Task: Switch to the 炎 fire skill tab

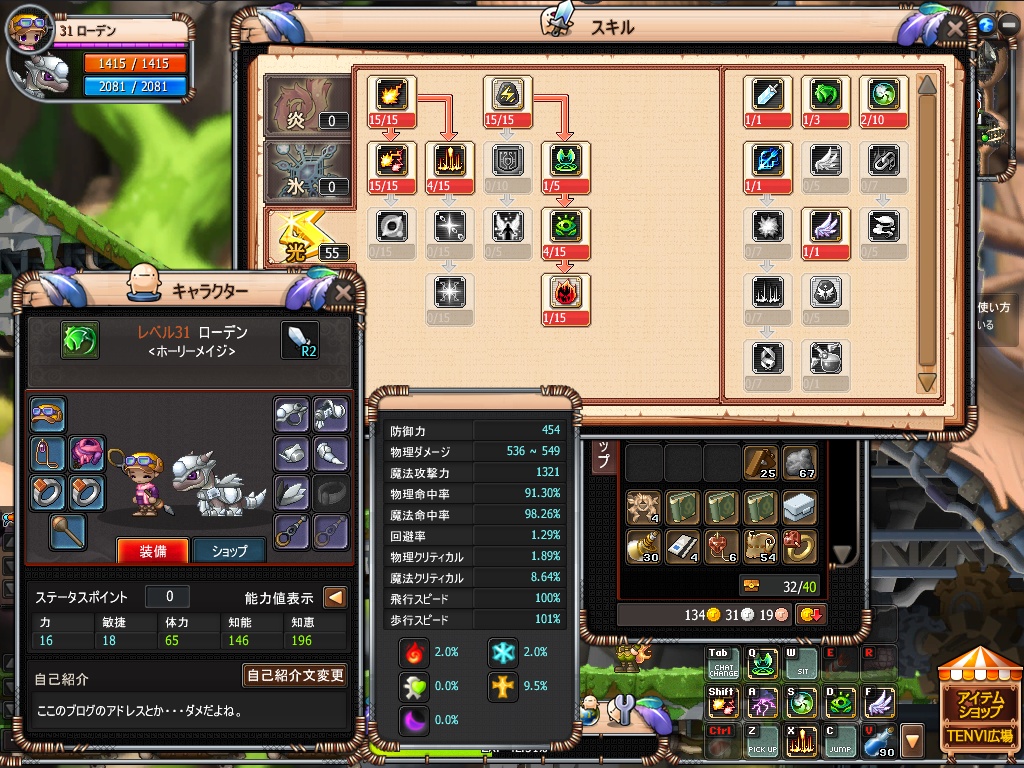Action: click(x=308, y=105)
